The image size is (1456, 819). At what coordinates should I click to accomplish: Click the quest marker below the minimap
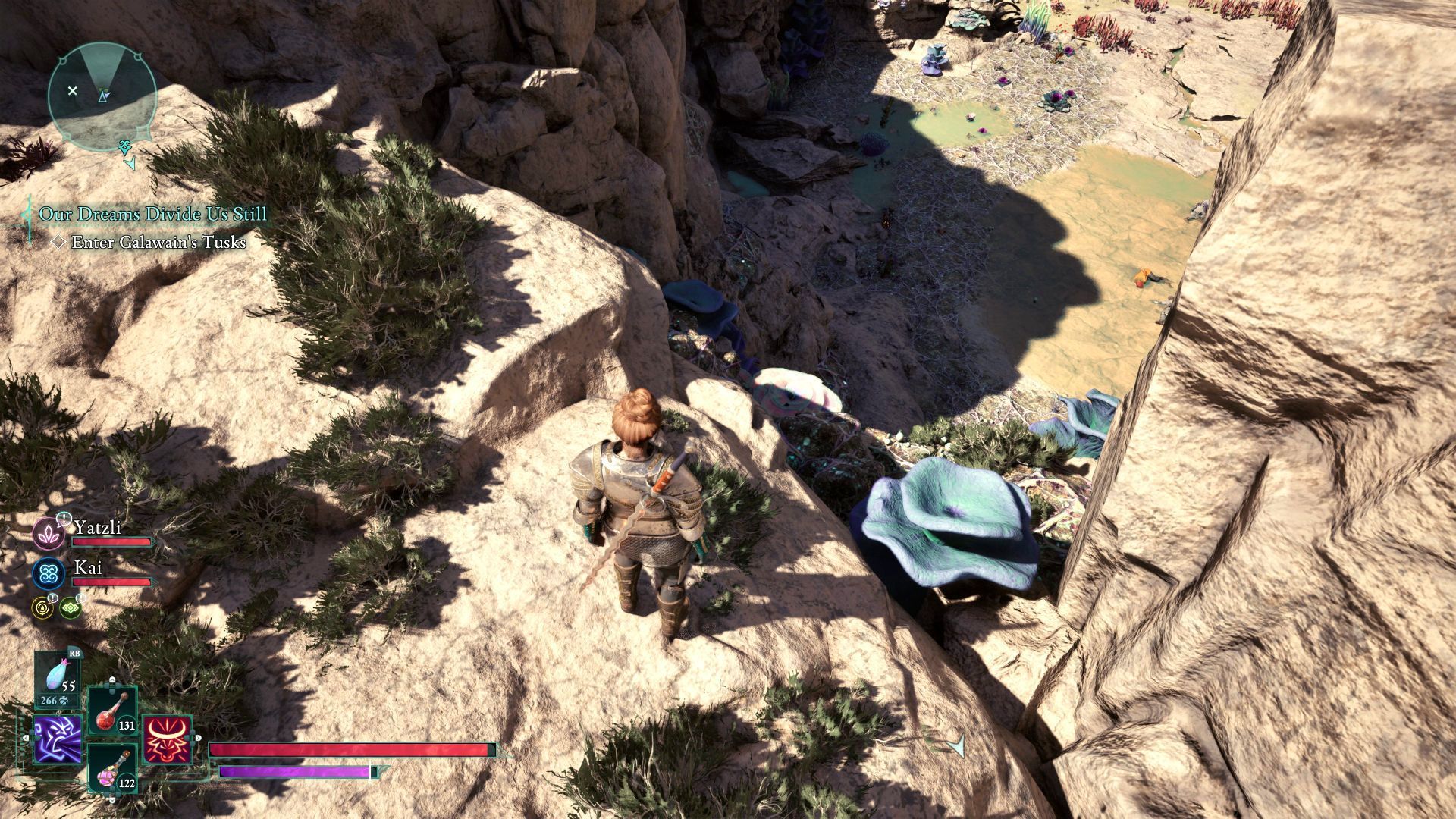pyautogui.click(x=125, y=147)
